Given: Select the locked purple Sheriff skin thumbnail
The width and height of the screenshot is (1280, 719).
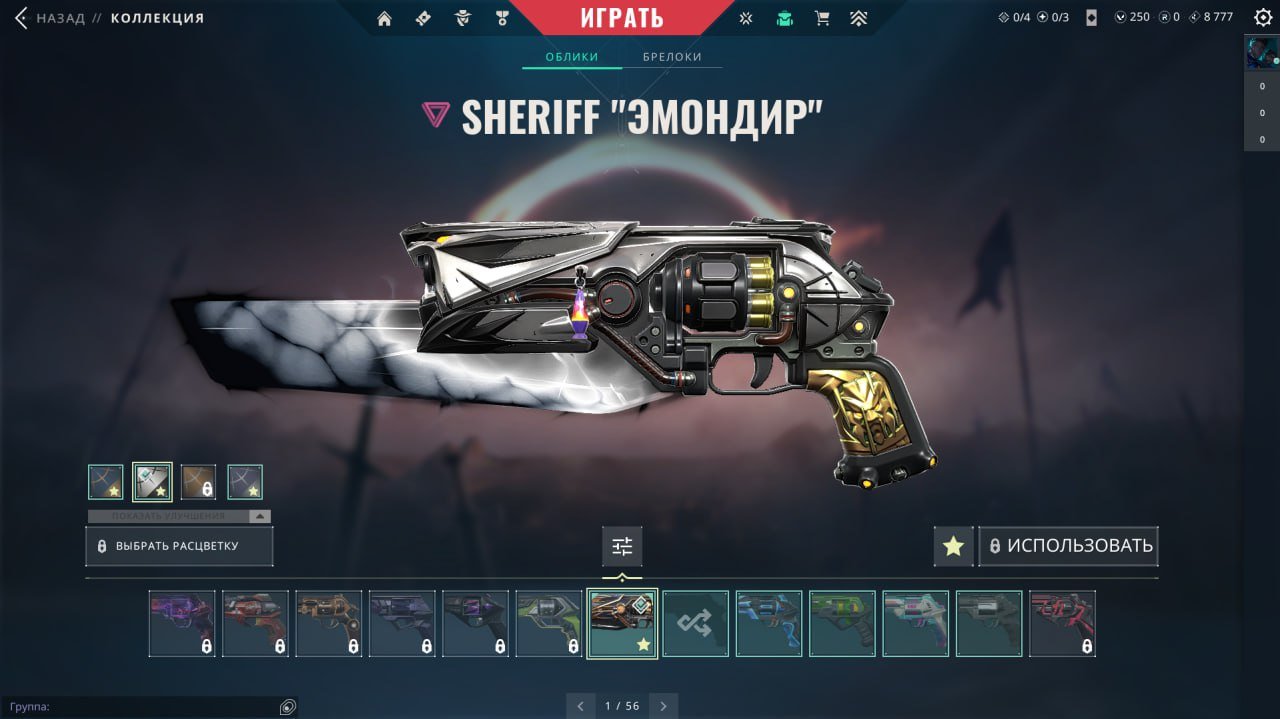Looking at the screenshot, I should click(182, 623).
